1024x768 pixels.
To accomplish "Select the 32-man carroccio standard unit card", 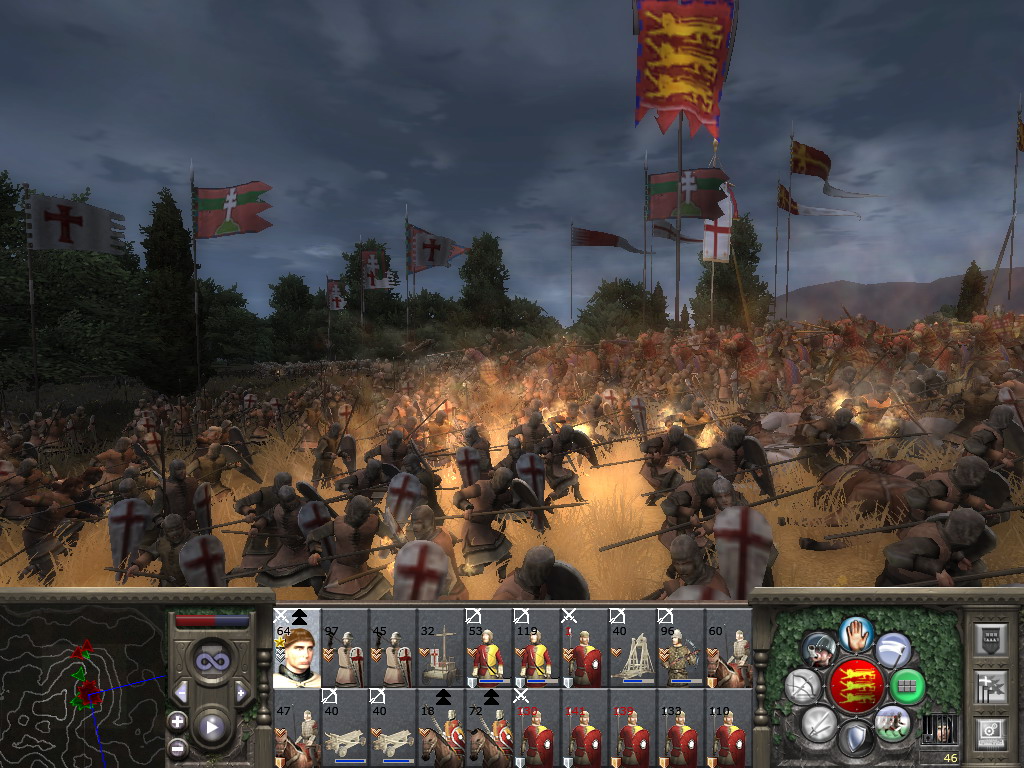I will coord(441,650).
